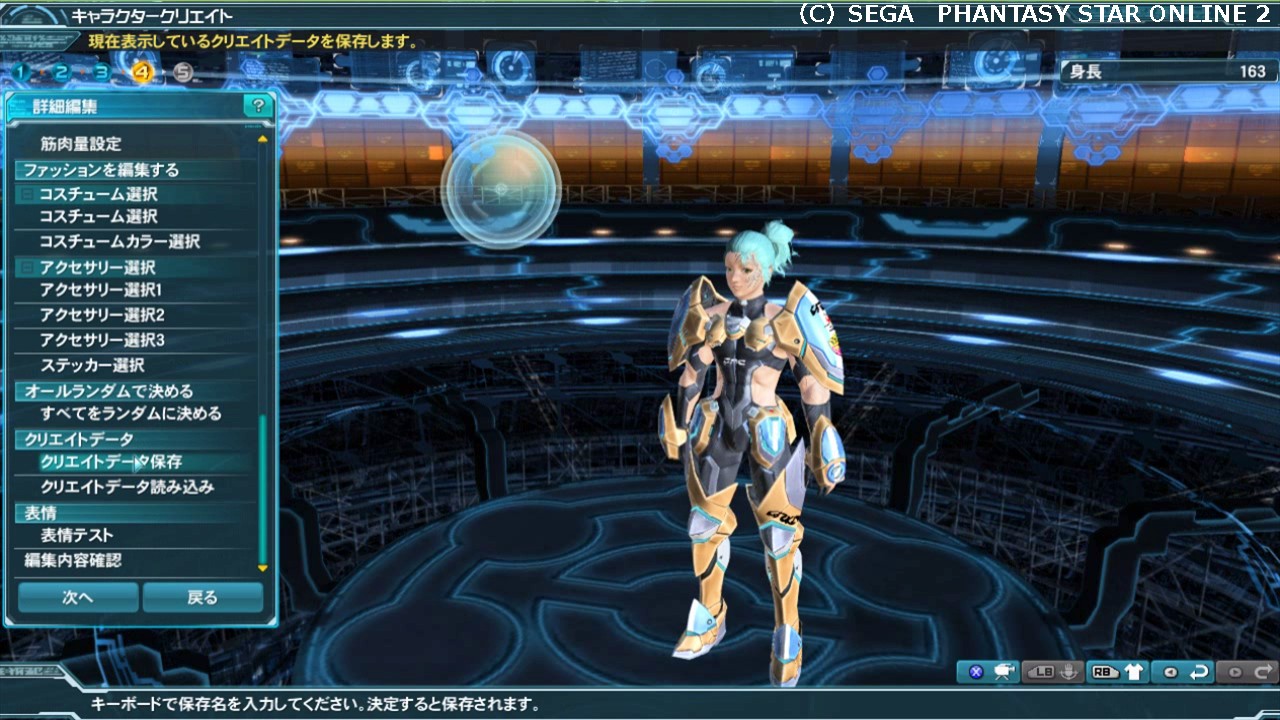Open コスチュームカラー選択 costume color entry

(x=119, y=242)
